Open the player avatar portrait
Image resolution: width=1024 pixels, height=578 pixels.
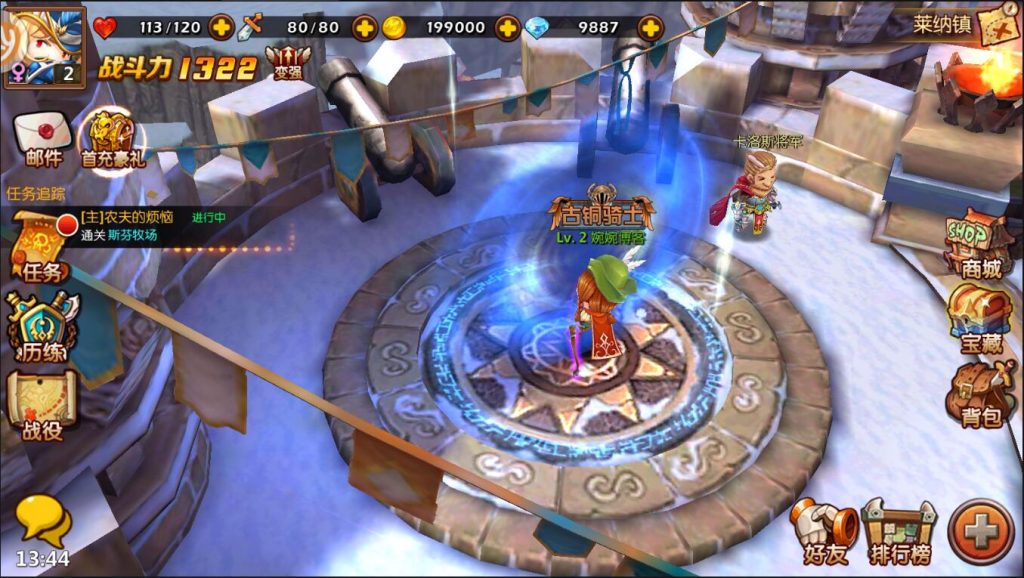point(42,45)
